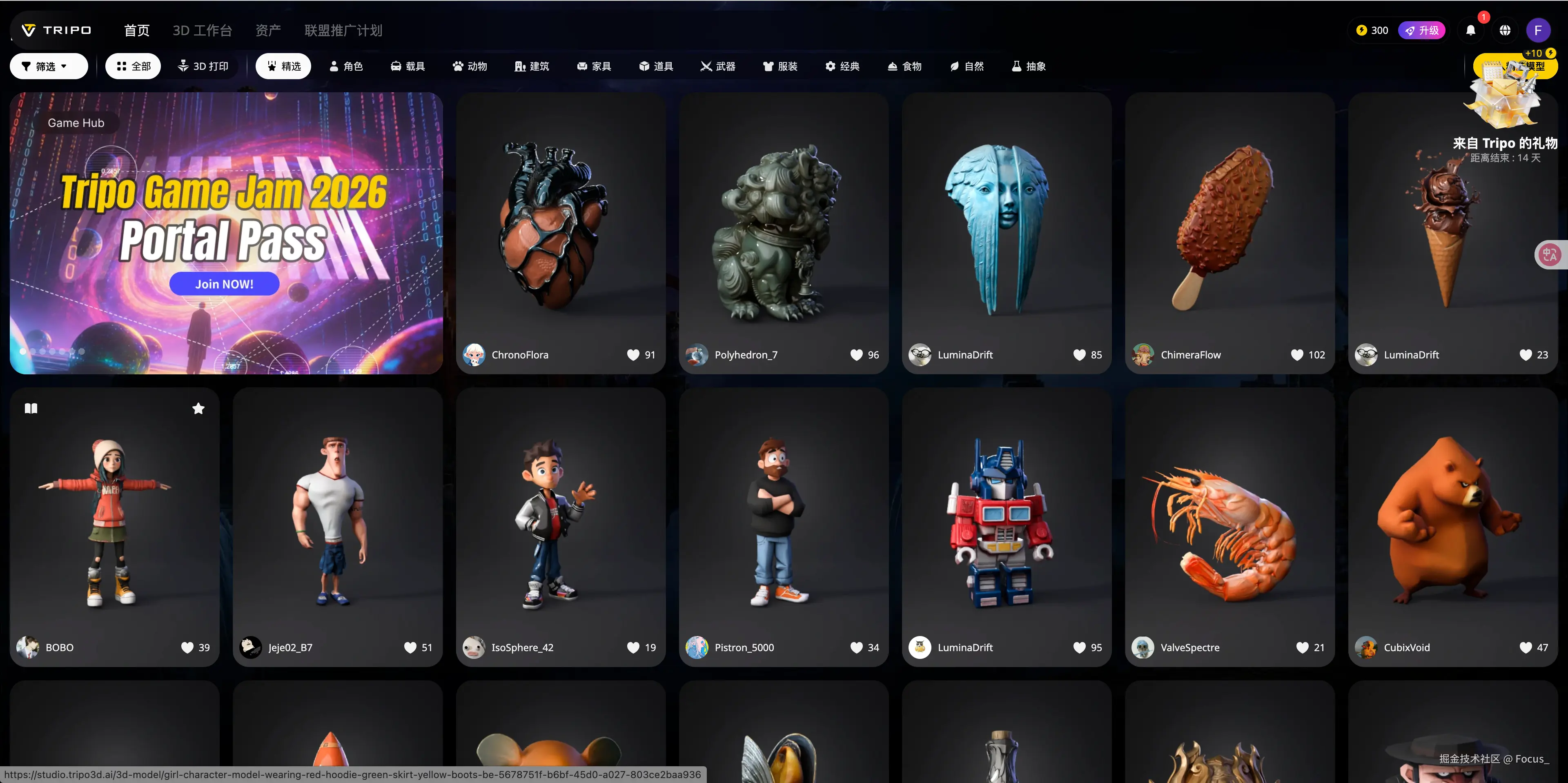Open the purple F profile avatar
The width and height of the screenshot is (1568, 783).
tap(1537, 31)
